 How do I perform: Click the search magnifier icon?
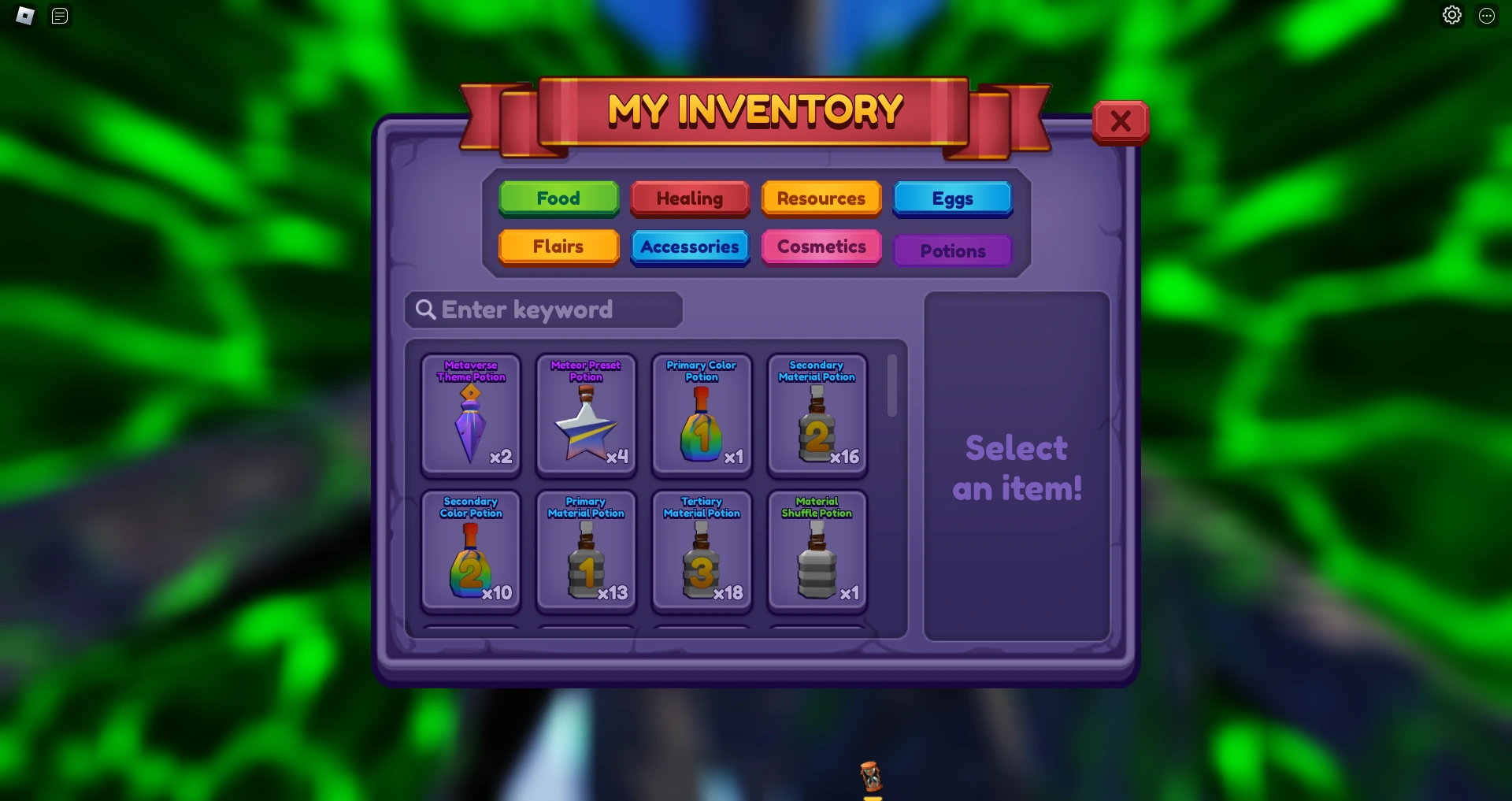(x=426, y=310)
